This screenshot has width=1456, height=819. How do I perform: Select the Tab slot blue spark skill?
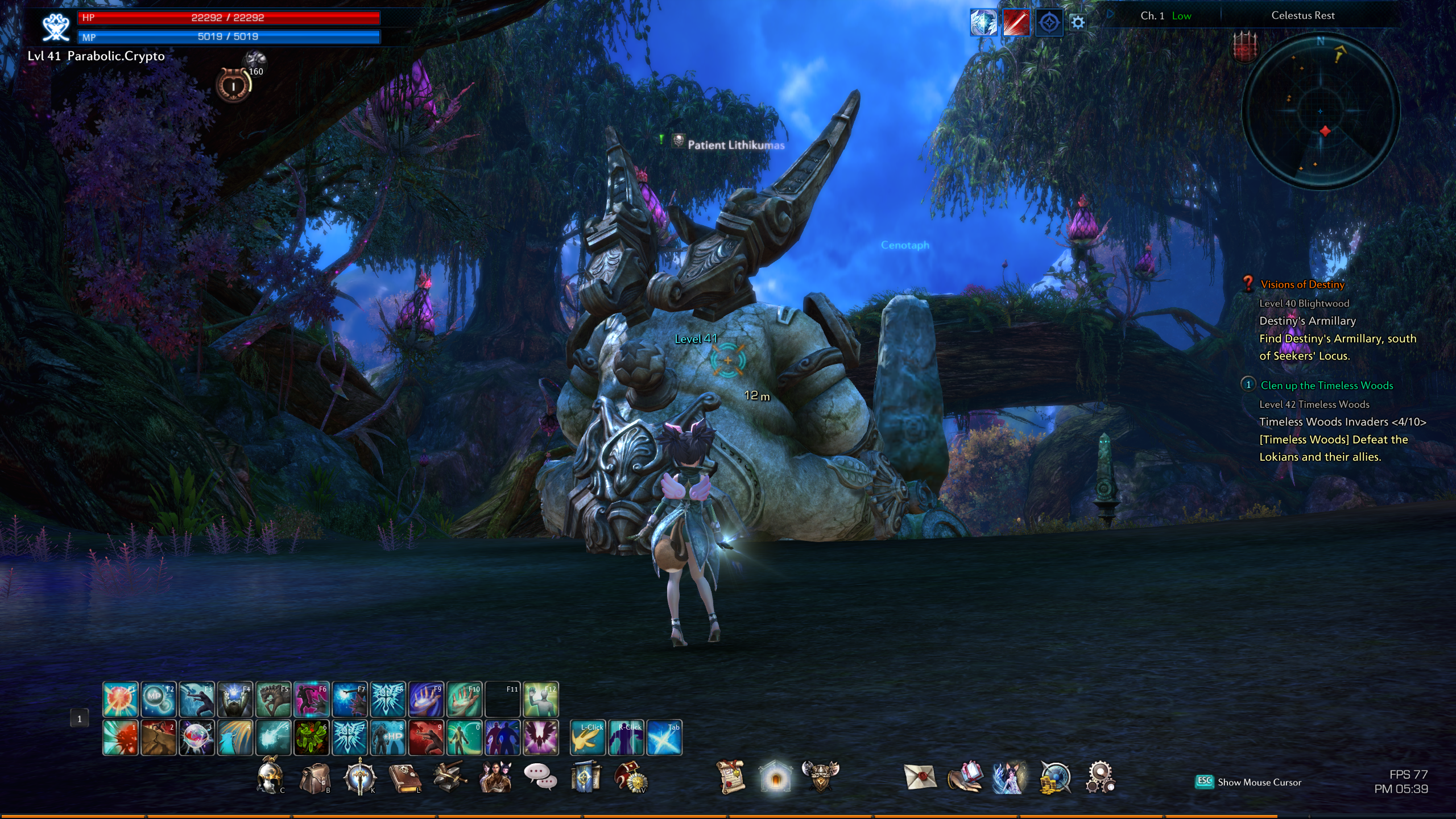[664, 738]
